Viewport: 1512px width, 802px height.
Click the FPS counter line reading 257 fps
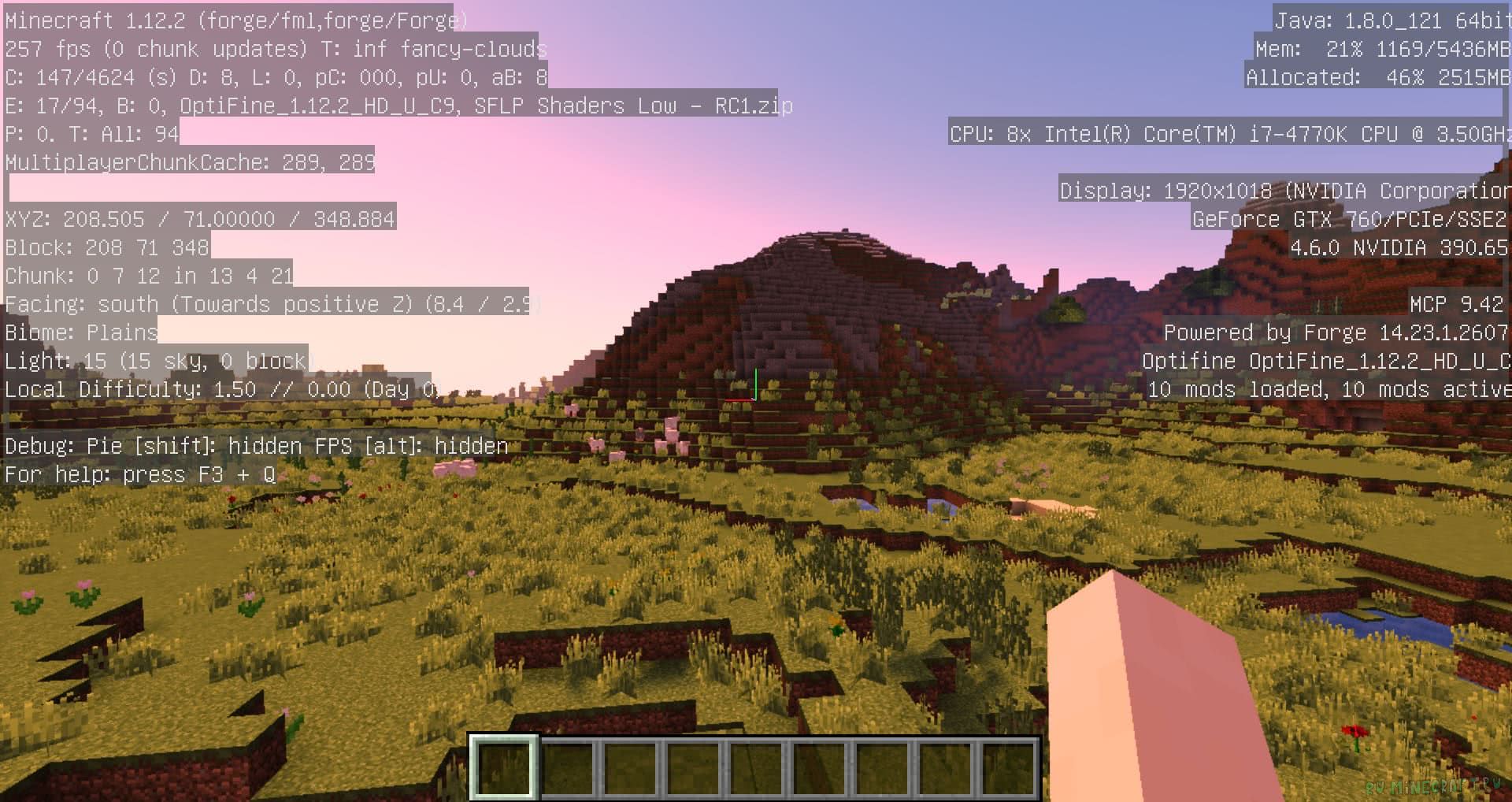pyautogui.click(x=47, y=48)
